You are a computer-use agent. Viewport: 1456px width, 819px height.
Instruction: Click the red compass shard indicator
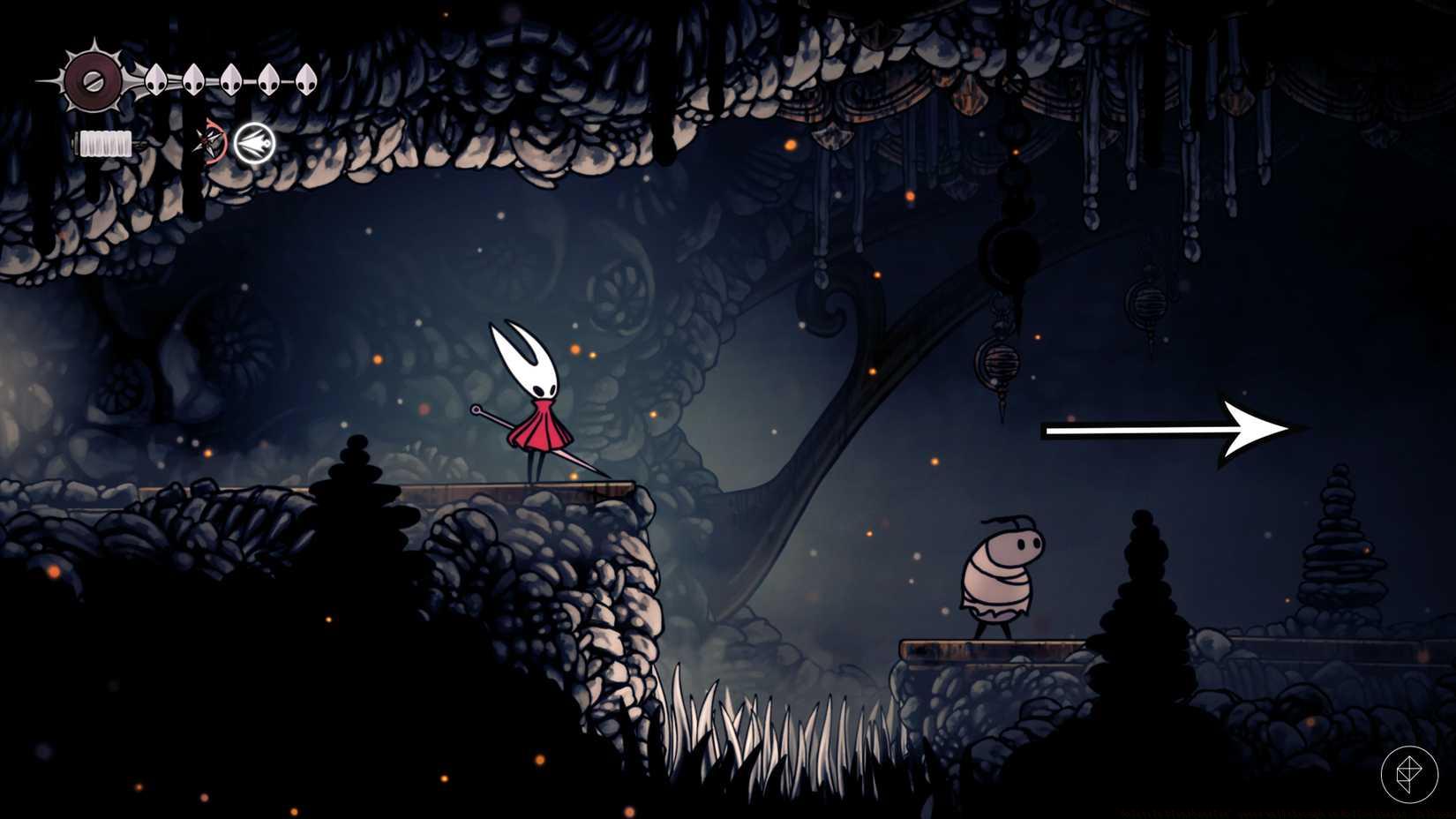[209, 143]
